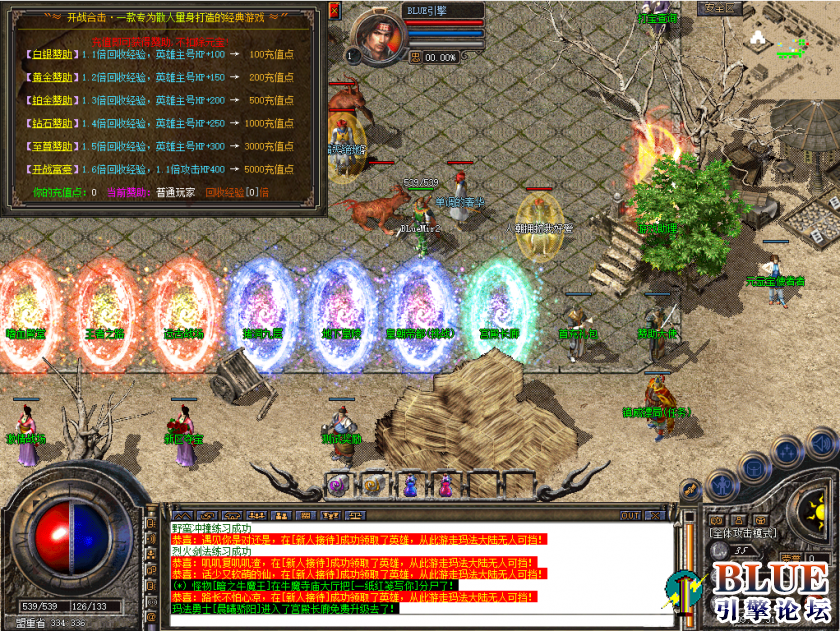This screenshot has height=631, width=840.
Task: Select the 白银赞助 silver sponsor link
Action: (47, 53)
